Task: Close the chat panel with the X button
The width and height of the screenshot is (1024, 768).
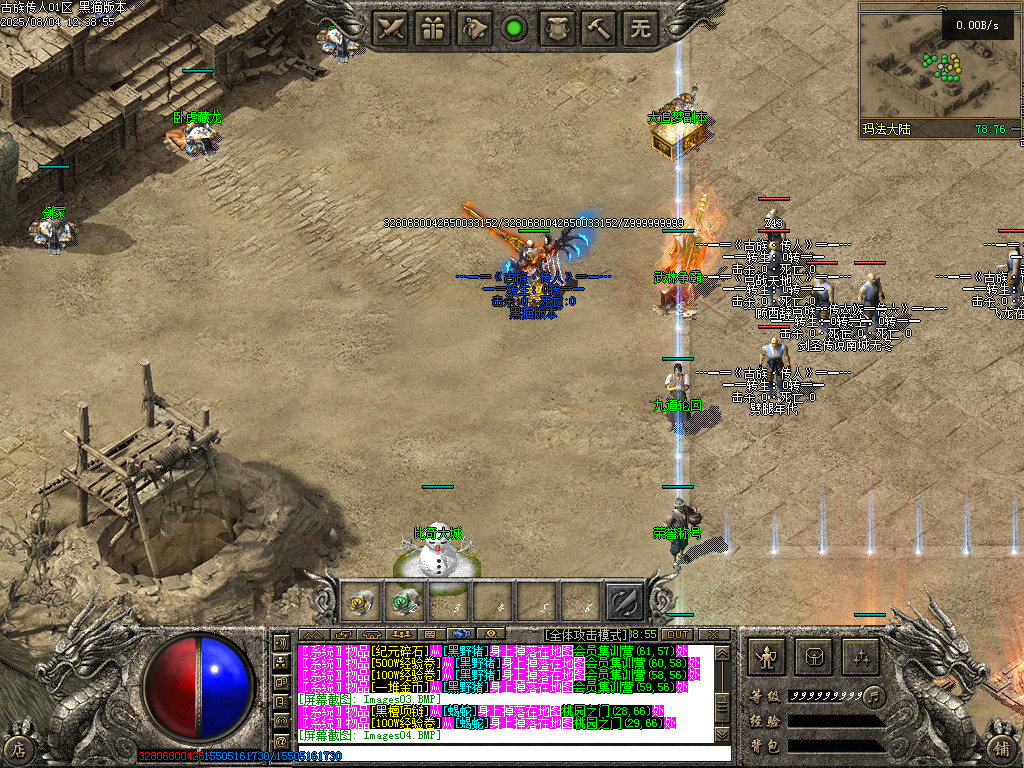Action: tap(714, 634)
